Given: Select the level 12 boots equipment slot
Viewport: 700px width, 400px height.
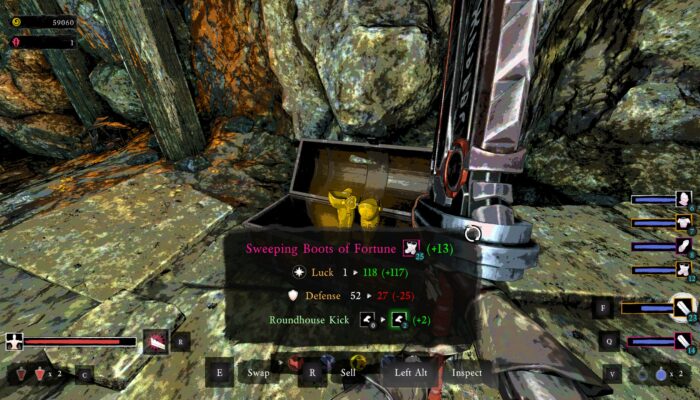Looking at the screenshot, I should (683, 268).
